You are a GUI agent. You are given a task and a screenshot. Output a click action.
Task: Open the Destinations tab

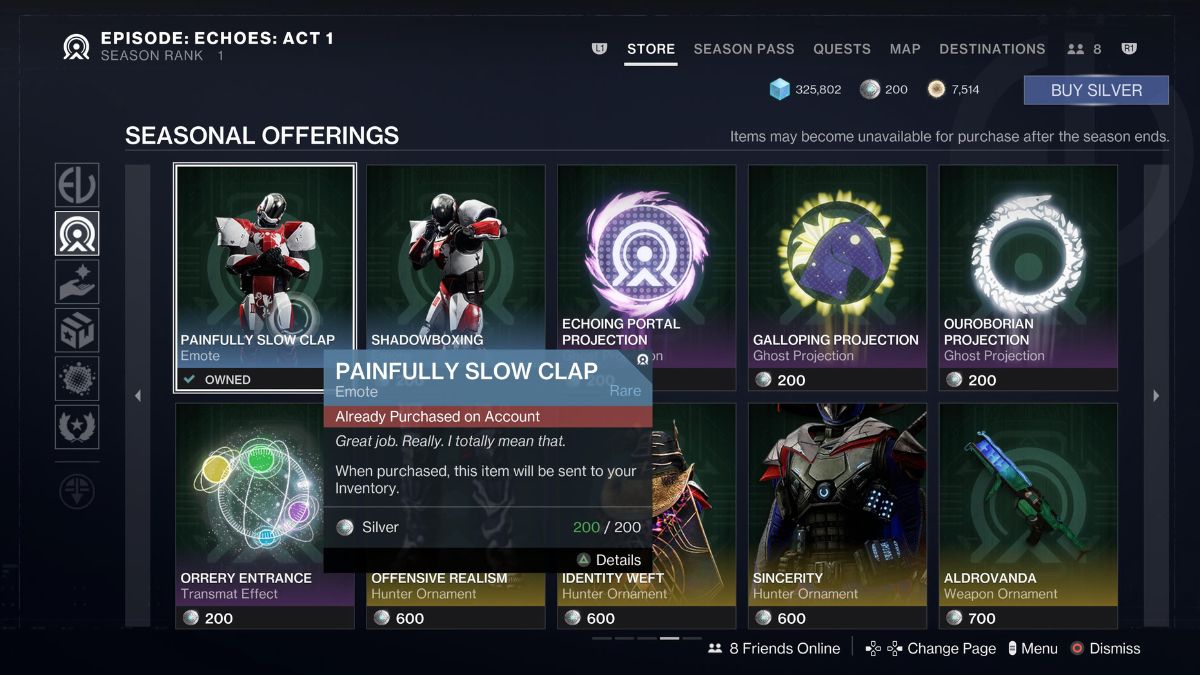(x=992, y=49)
